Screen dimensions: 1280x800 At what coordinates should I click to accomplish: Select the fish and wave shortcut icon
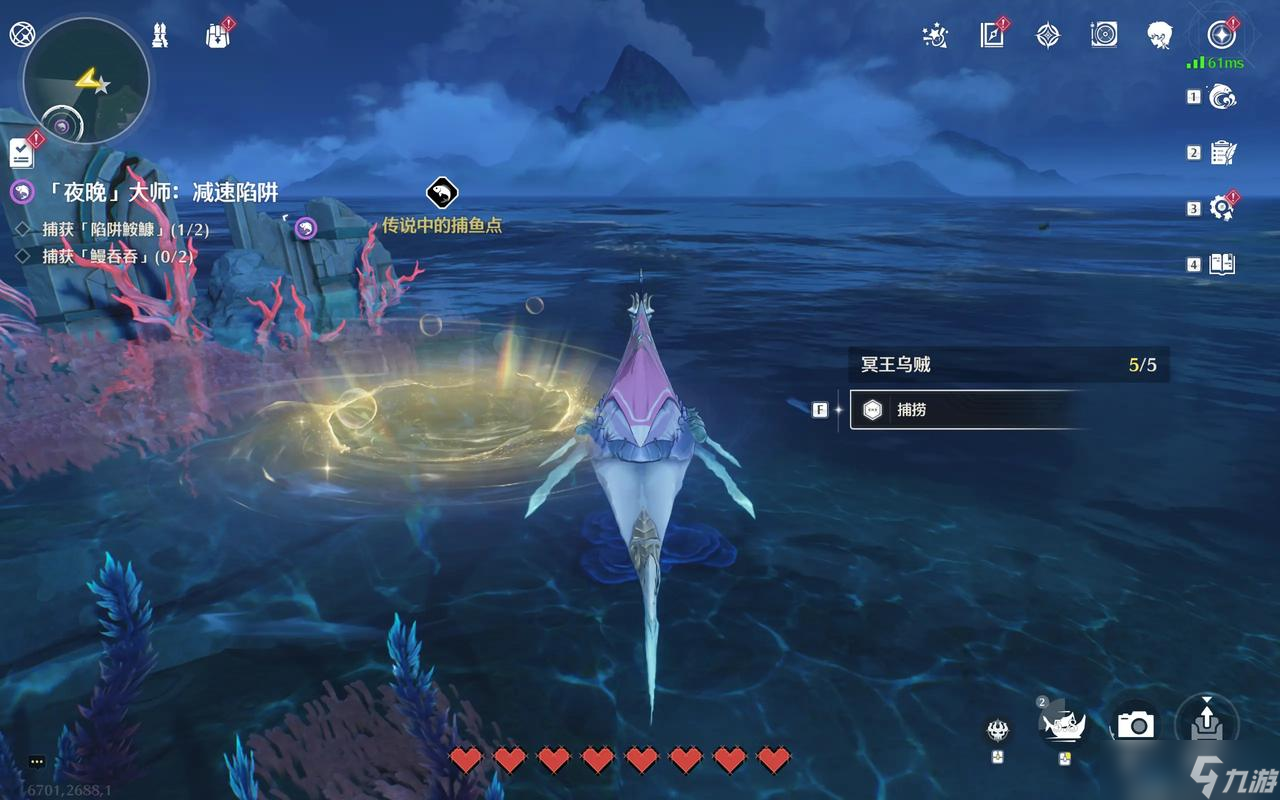tap(1222, 97)
